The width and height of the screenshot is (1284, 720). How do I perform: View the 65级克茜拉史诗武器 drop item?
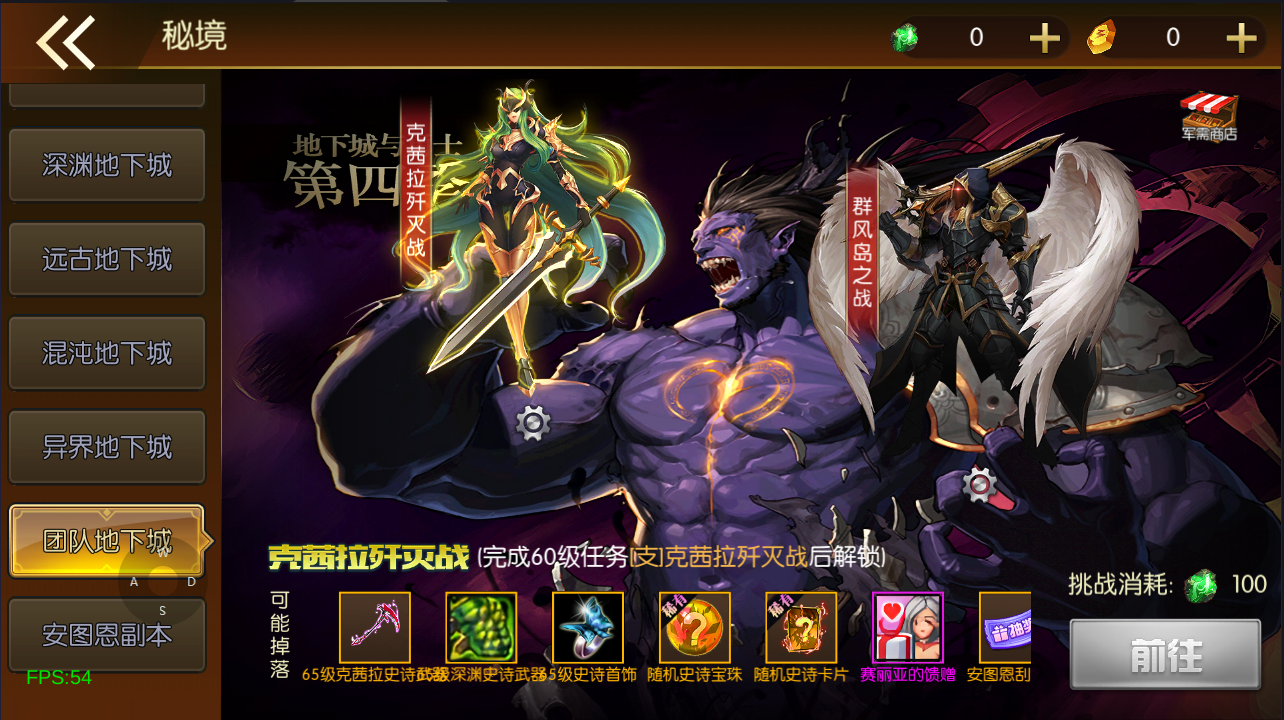pyautogui.click(x=376, y=628)
